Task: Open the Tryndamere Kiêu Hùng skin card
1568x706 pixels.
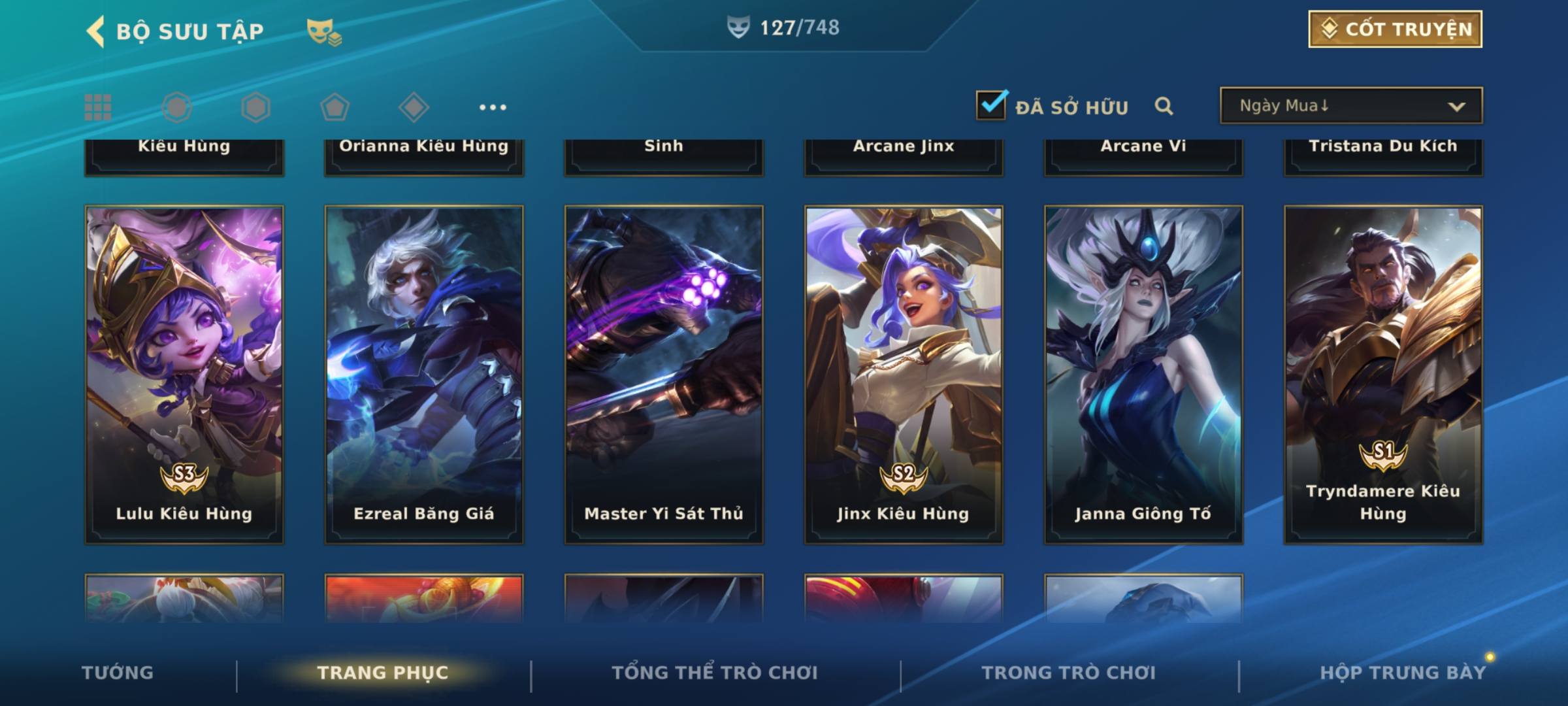Action: 1383,374
